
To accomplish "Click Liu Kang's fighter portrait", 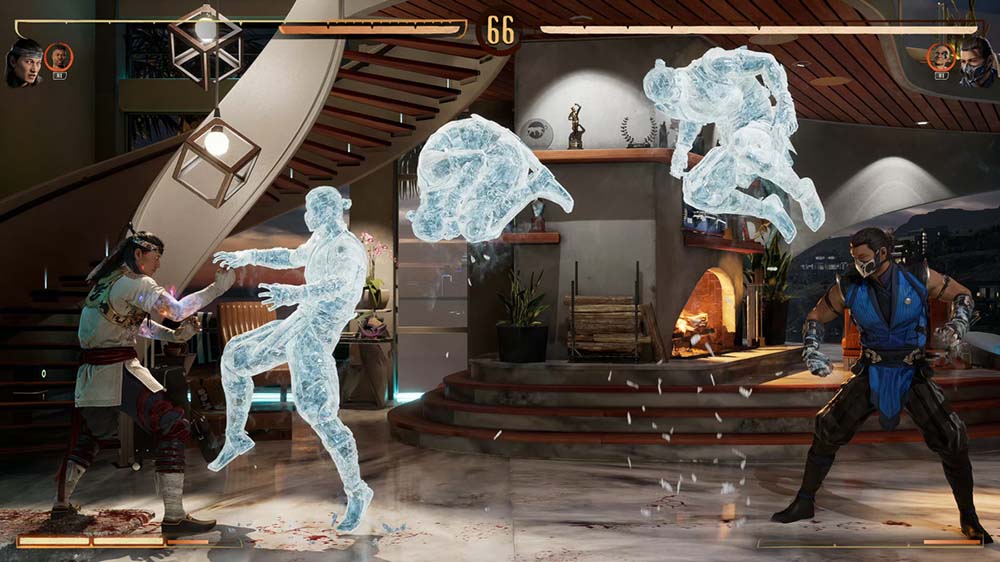I will 24,61.
